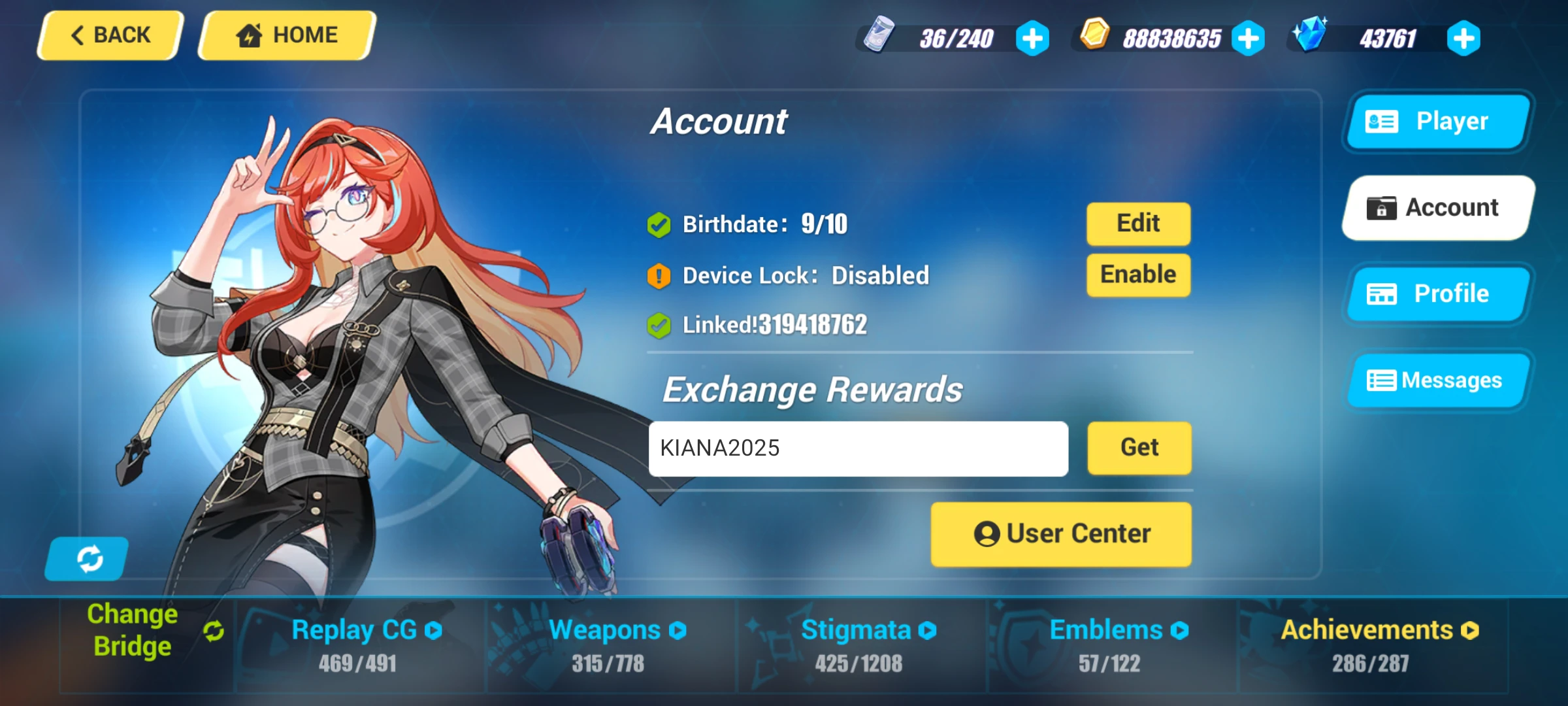Screen dimensions: 1568x706
Task: Open the Stigmata list using the chevron
Action: (x=926, y=630)
